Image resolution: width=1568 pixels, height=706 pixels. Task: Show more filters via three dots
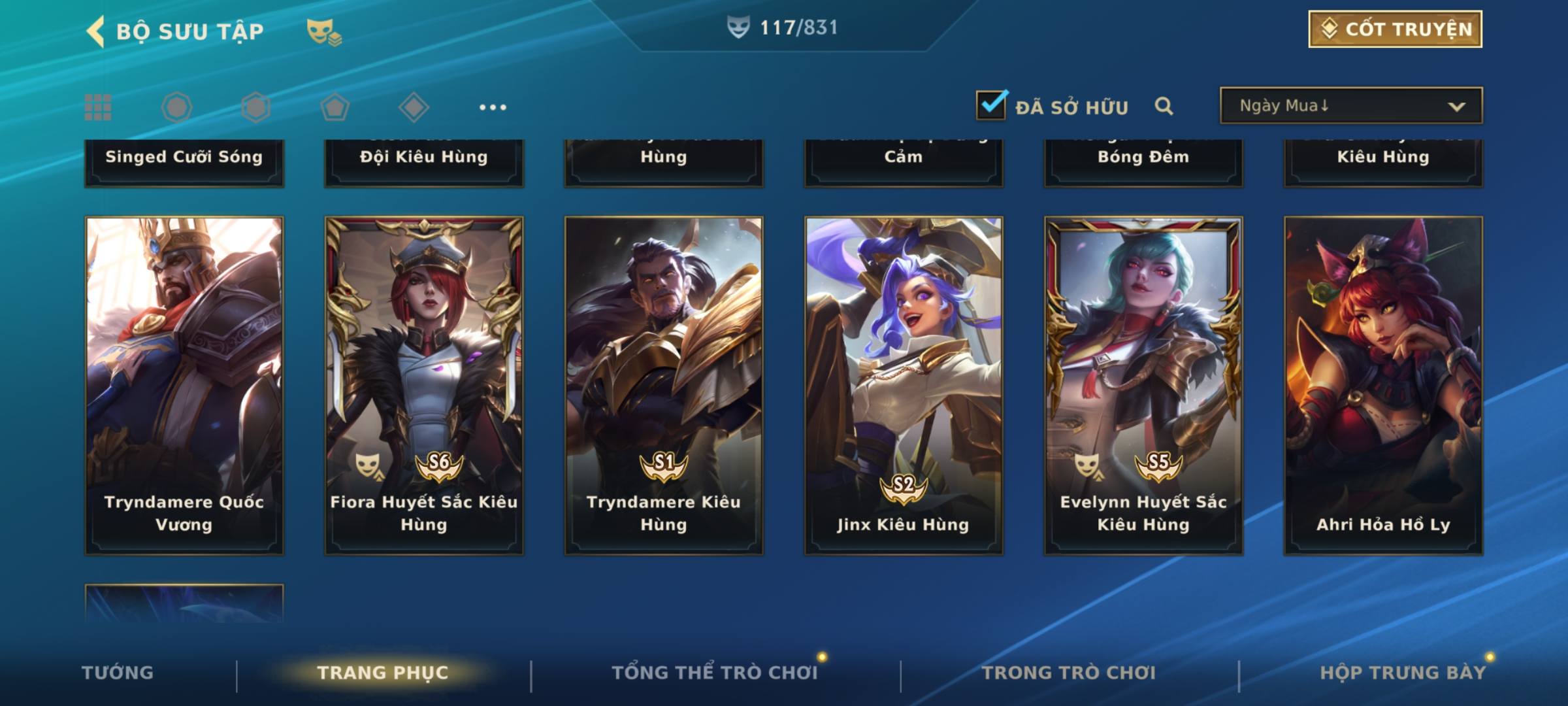click(493, 107)
